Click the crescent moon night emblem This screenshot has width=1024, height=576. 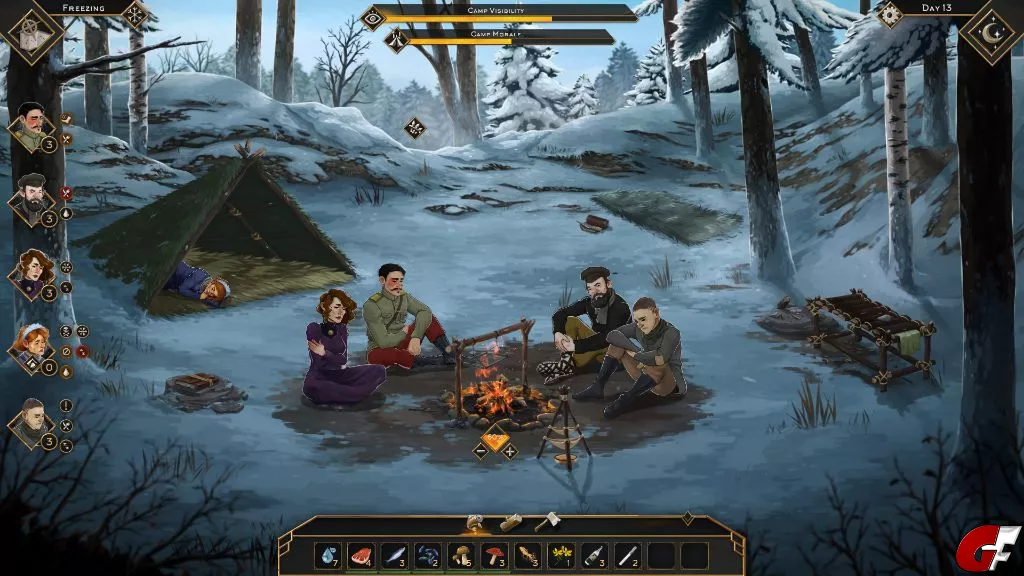[x=991, y=35]
